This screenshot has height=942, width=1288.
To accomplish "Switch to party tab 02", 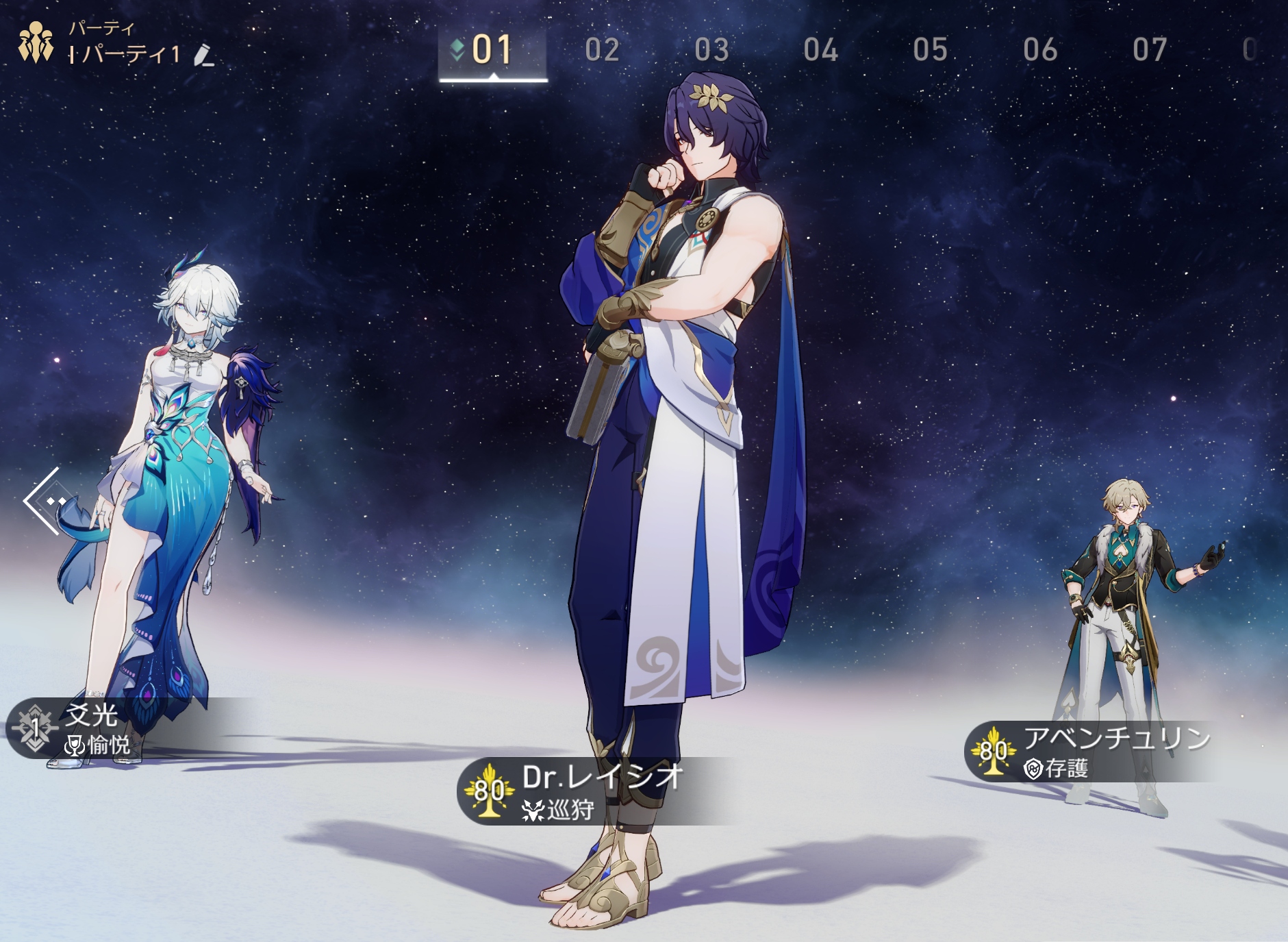I will (603, 51).
